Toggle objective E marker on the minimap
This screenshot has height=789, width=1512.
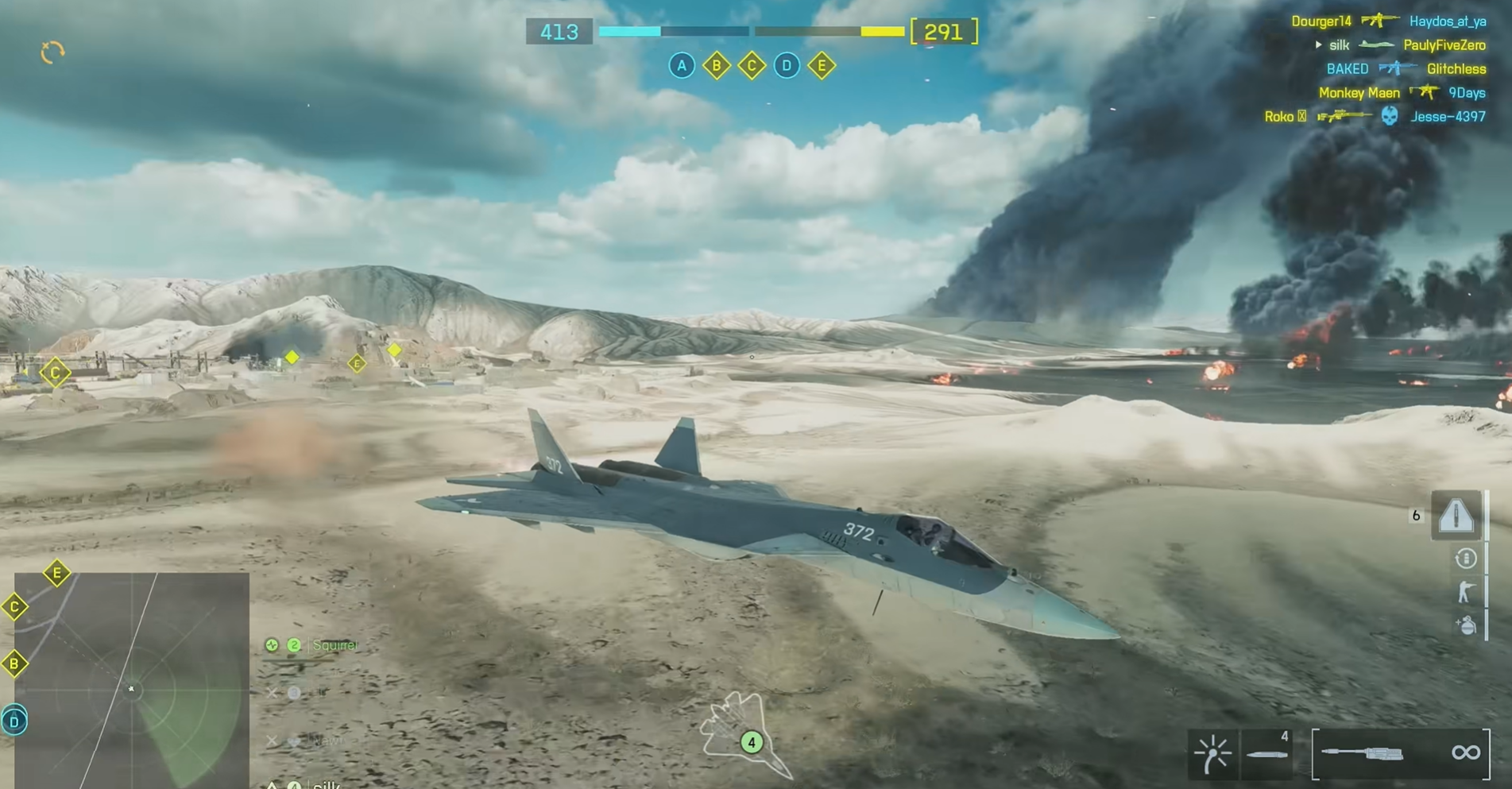click(56, 570)
